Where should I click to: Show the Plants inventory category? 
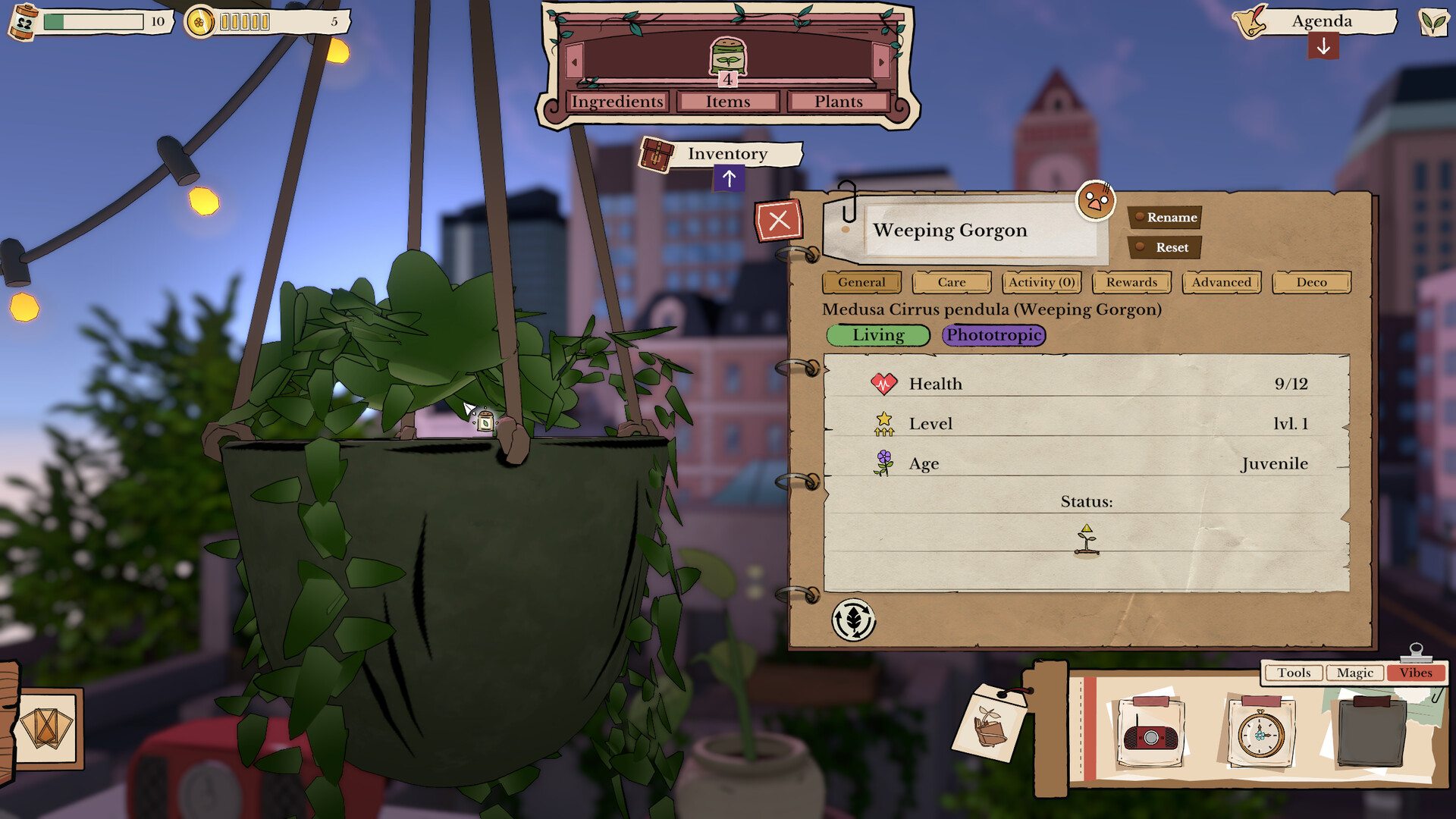tap(839, 102)
